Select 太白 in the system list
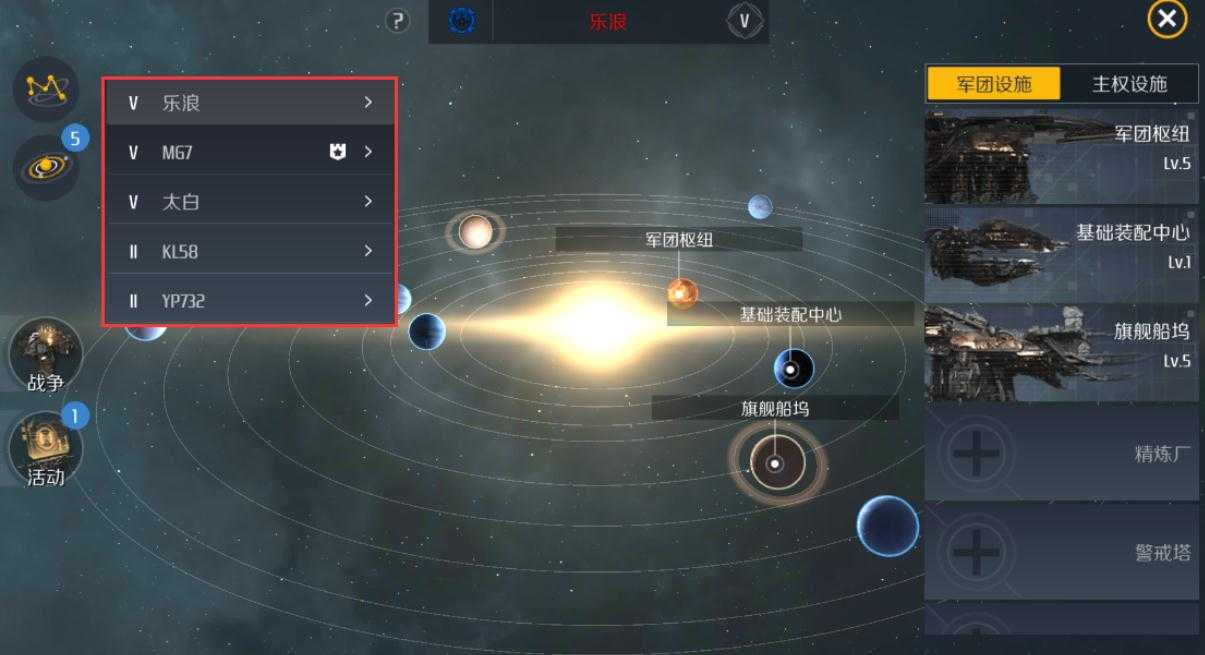Screen dimensions: 1205x655 point(250,201)
